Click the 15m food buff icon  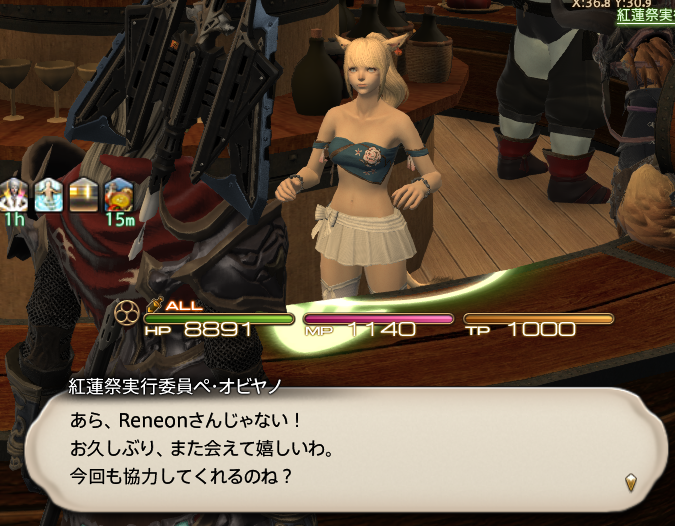pyautogui.click(x=118, y=194)
